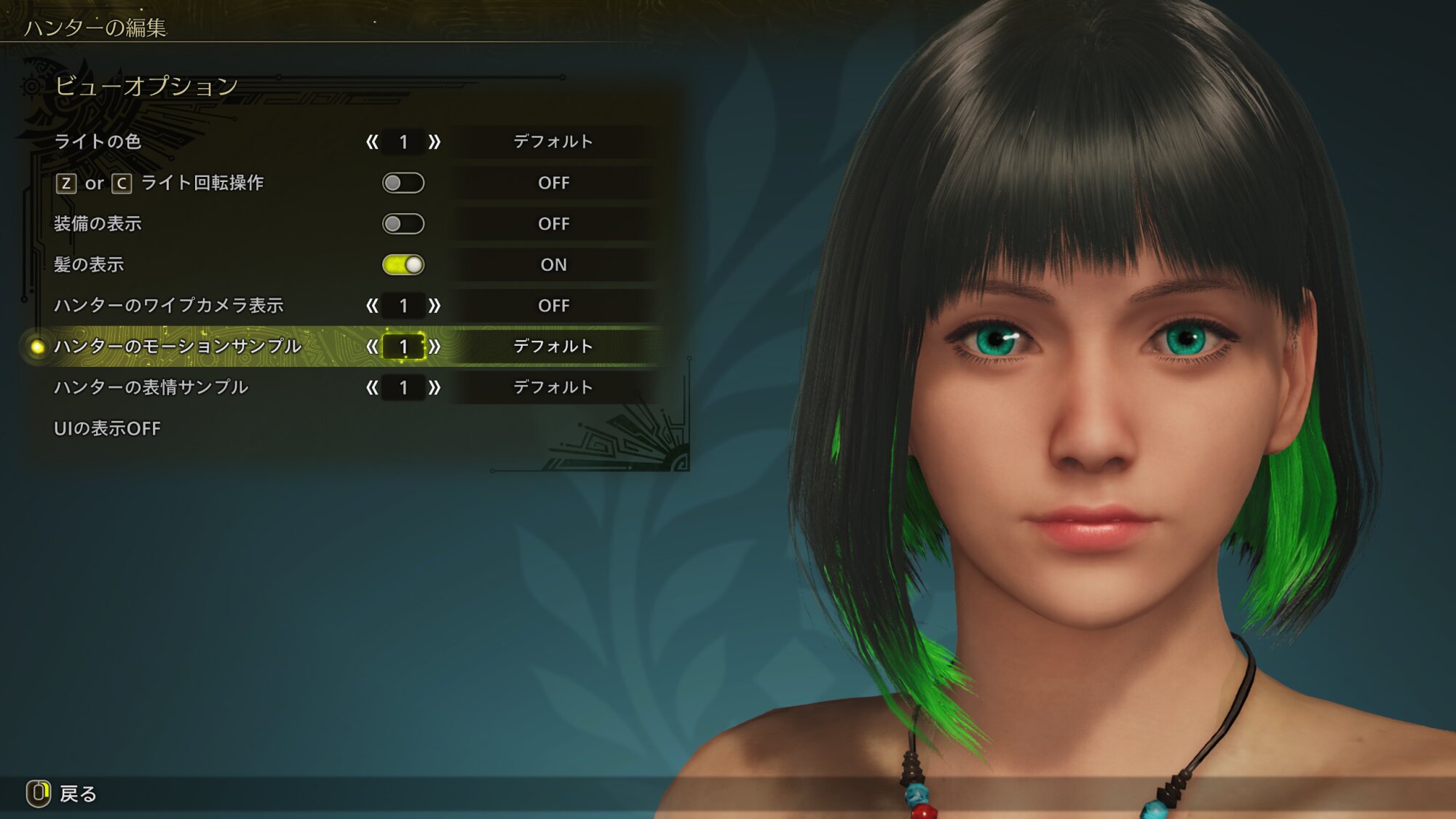Toggle the ライト回転操作 switch
This screenshot has height=819, width=1456.
[403, 183]
